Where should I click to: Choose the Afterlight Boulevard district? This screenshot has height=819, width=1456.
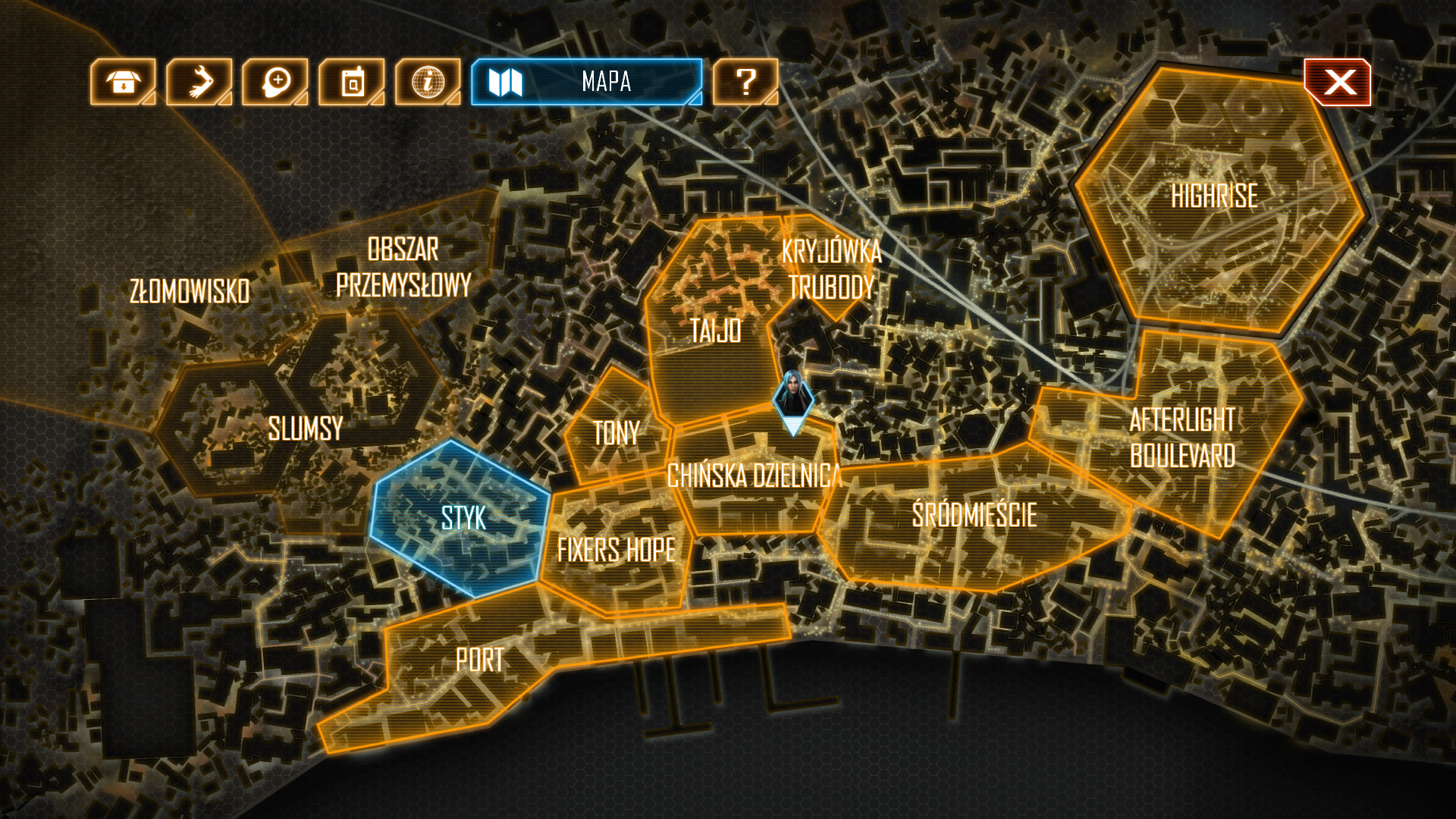1181,438
